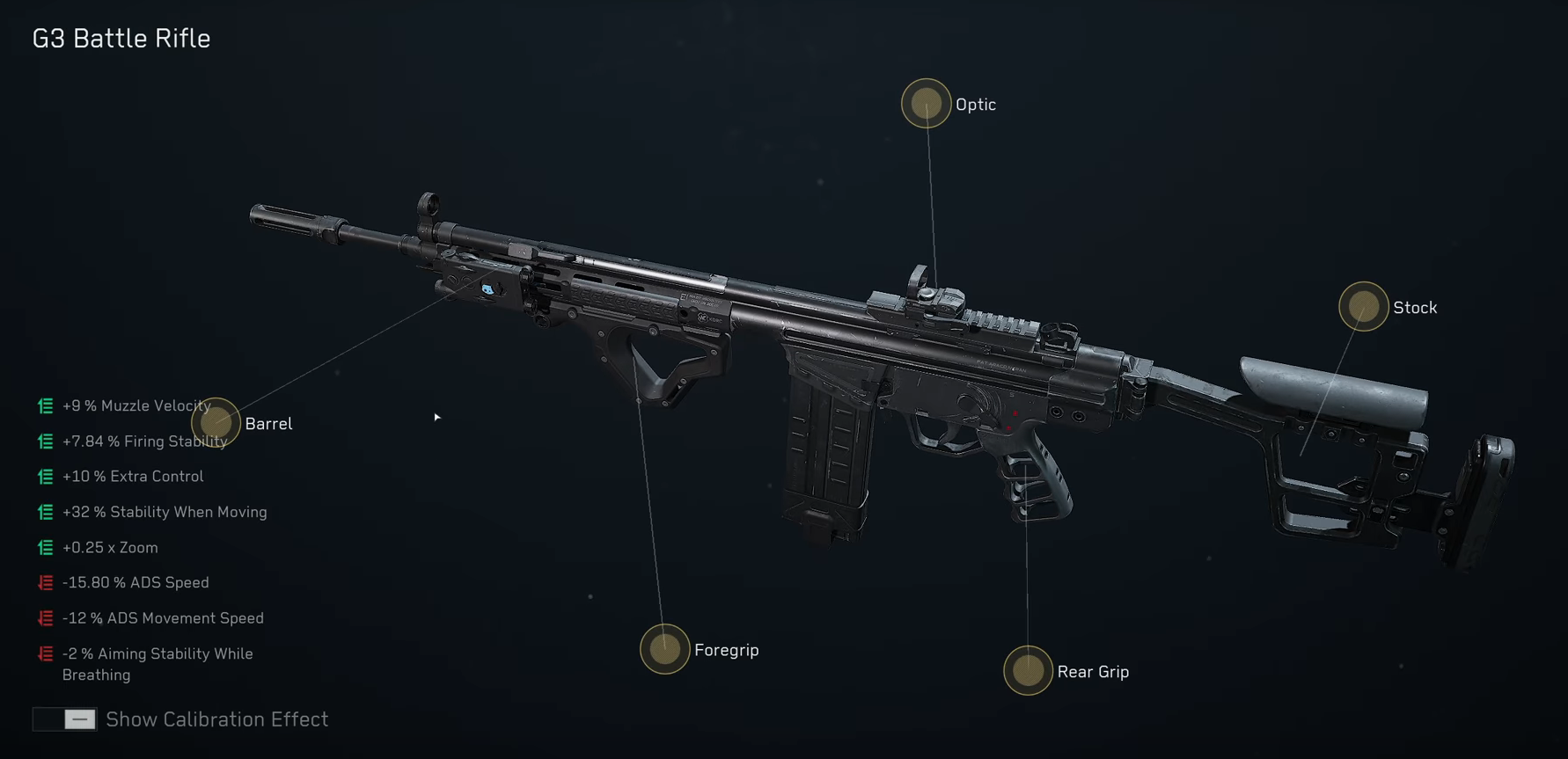Click the red ADS Movement Speed icon
Image resolution: width=1568 pixels, height=759 pixels.
[x=44, y=617]
